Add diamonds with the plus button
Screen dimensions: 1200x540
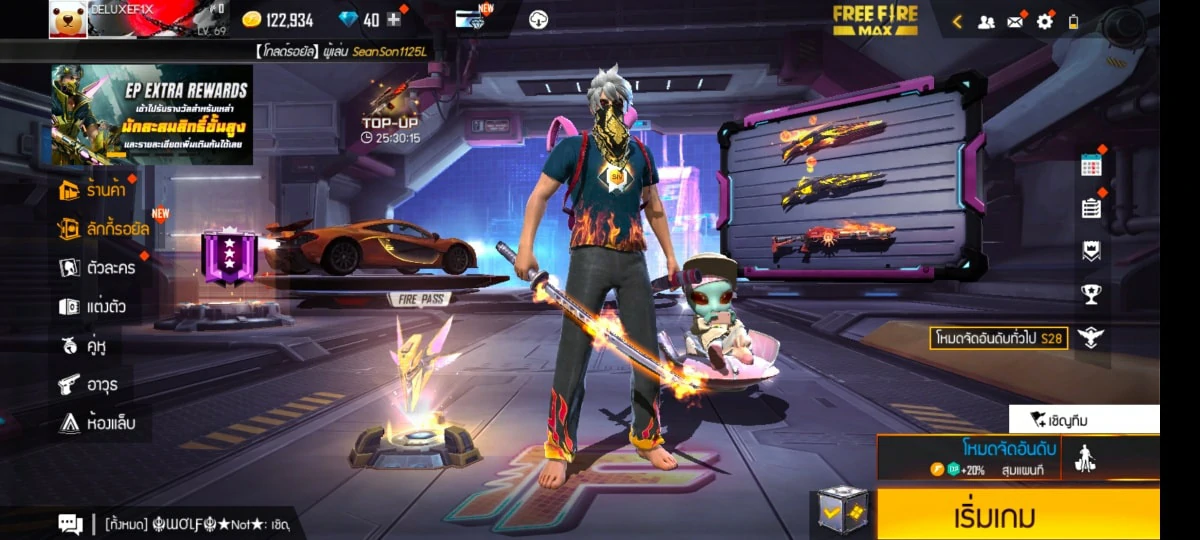click(394, 19)
